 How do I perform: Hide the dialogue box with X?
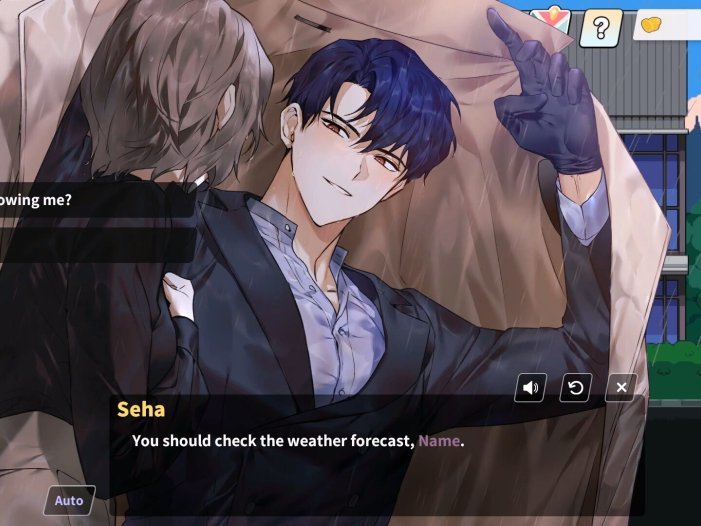coord(621,388)
